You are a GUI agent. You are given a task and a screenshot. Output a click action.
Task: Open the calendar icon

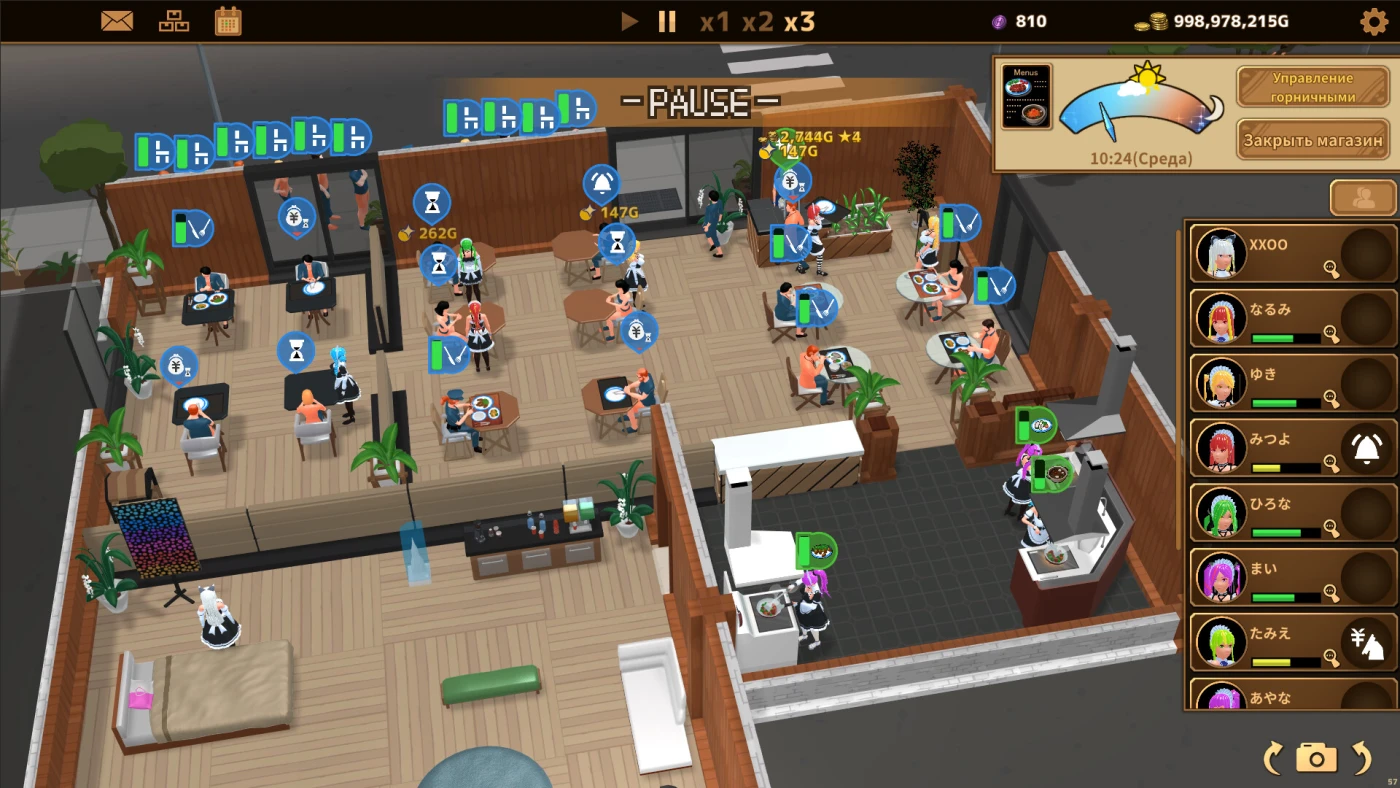(228, 21)
